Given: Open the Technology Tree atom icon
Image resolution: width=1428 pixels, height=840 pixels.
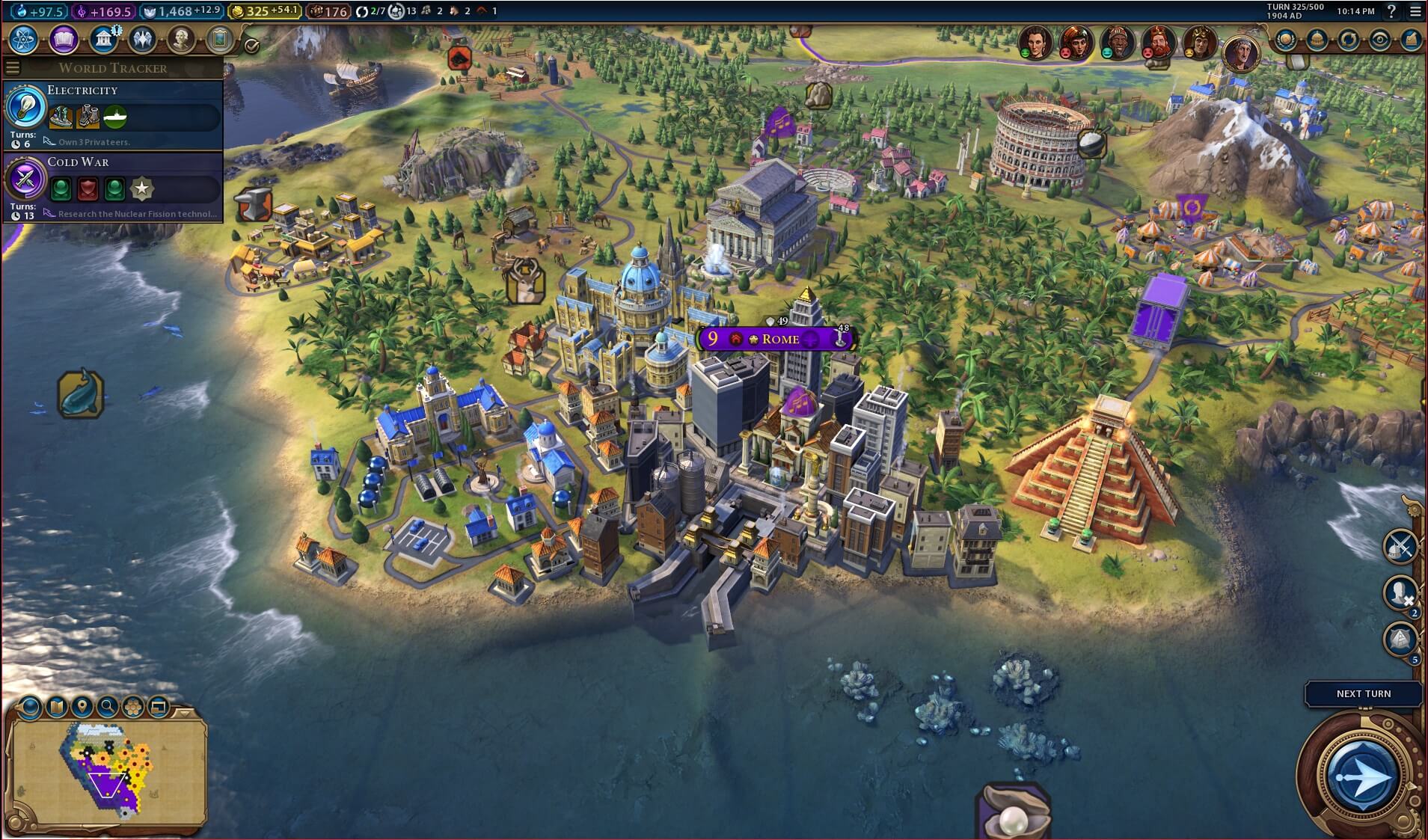Looking at the screenshot, I should point(23,39).
